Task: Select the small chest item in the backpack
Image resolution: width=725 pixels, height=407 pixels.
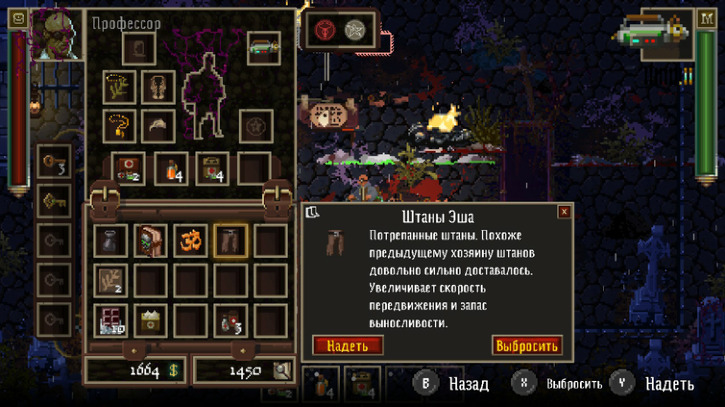Action: pyautogui.click(x=151, y=320)
